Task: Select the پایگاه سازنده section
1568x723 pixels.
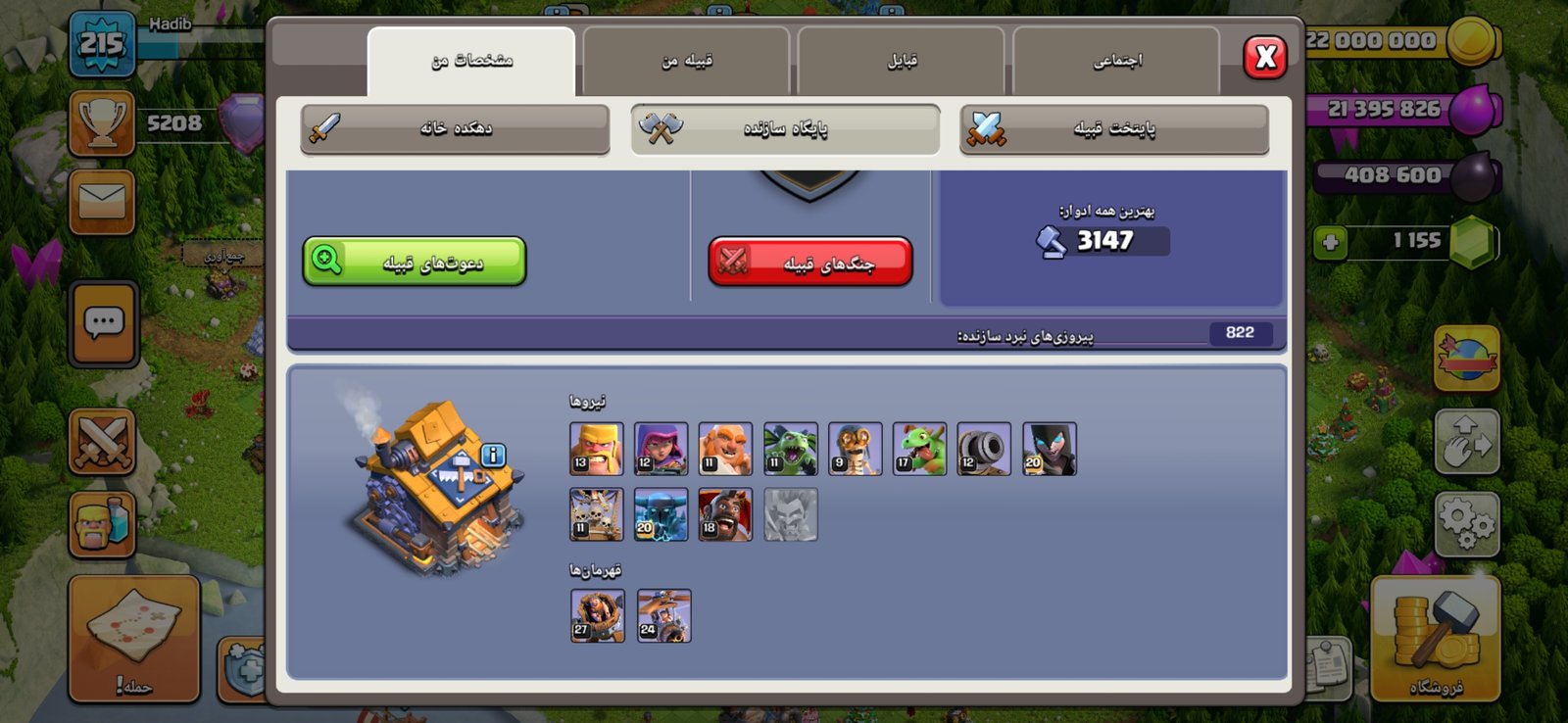Action: tap(785, 128)
